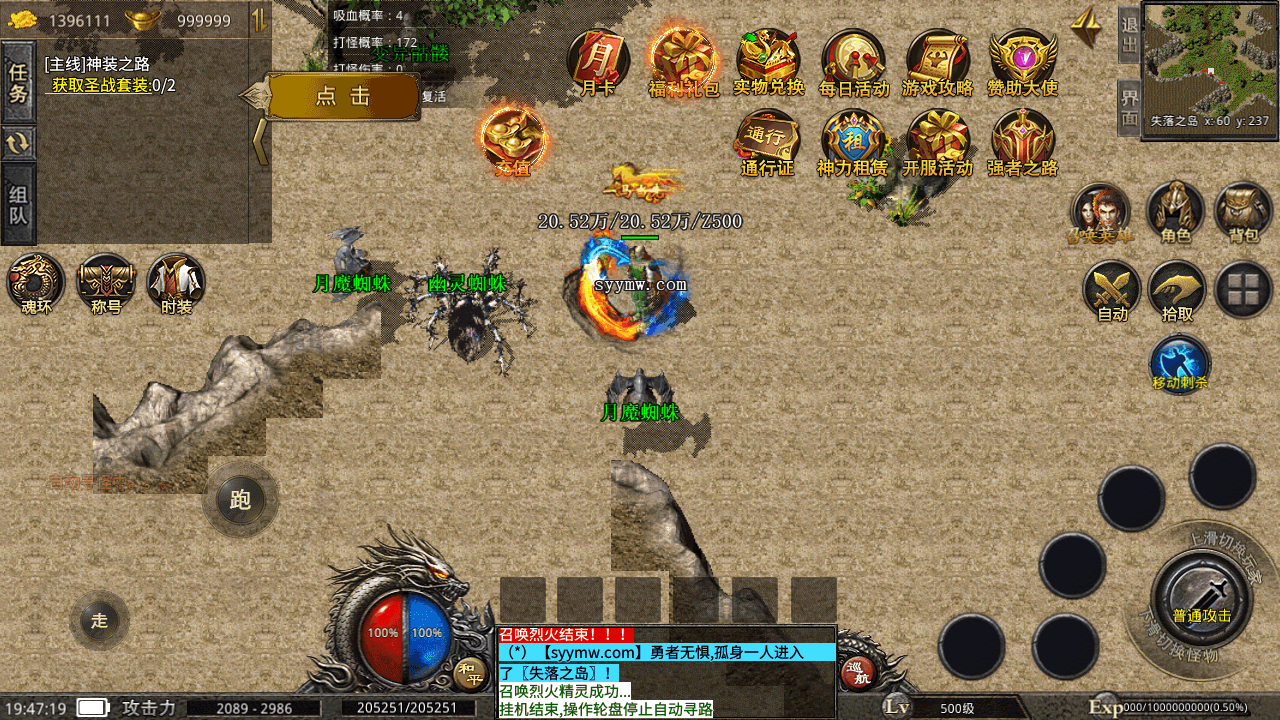Activate the 移动刺杀 skill
Viewport: 1280px width, 720px height.
pyautogui.click(x=1180, y=363)
